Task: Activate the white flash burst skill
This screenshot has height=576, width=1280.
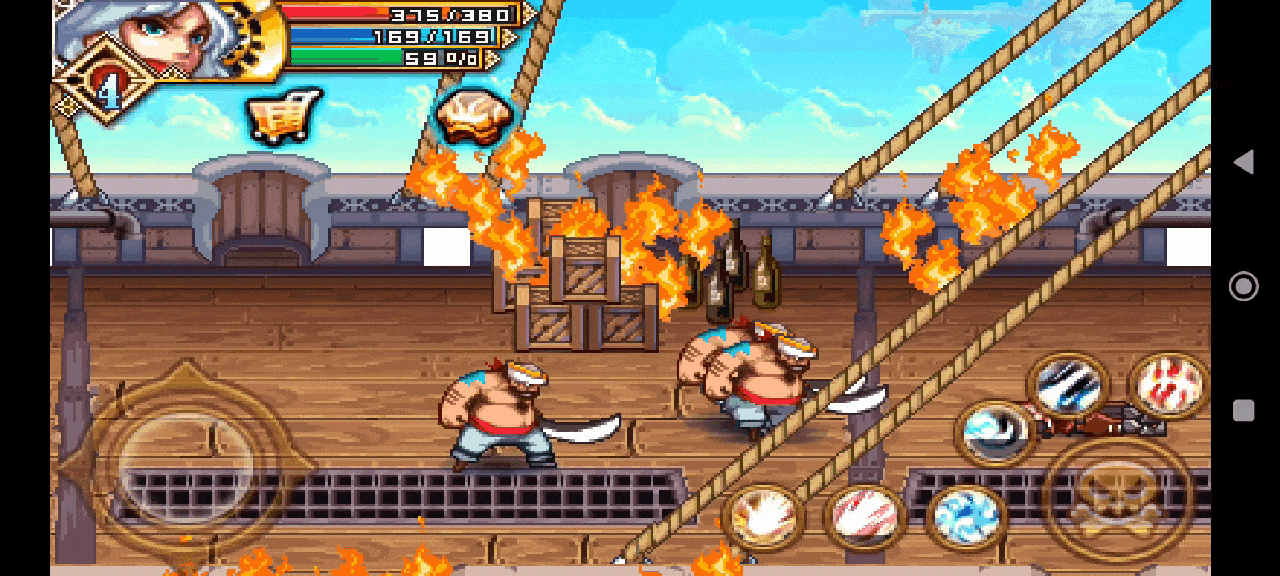Action: (x=763, y=517)
